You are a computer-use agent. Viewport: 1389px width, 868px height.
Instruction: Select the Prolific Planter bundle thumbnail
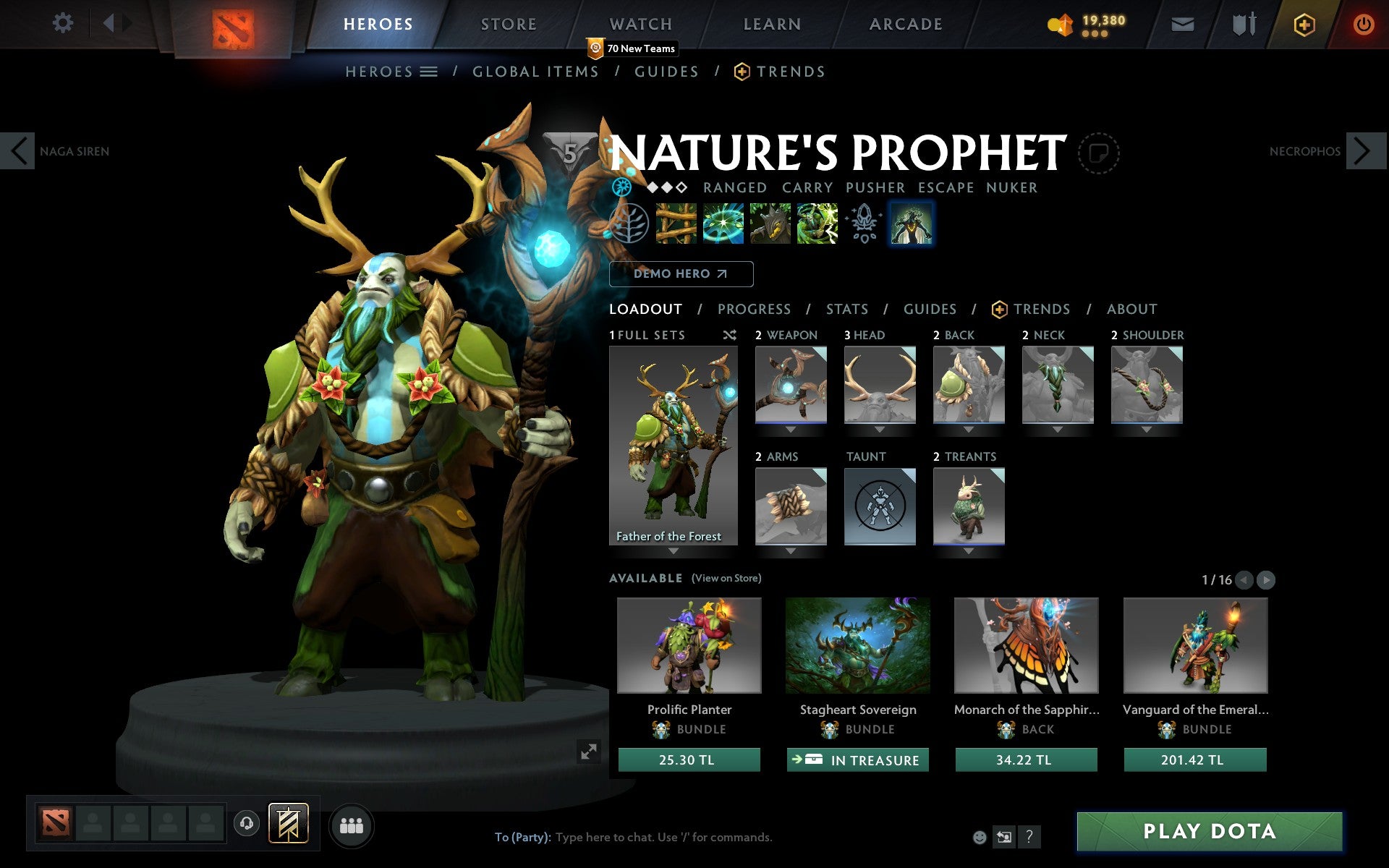689,646
